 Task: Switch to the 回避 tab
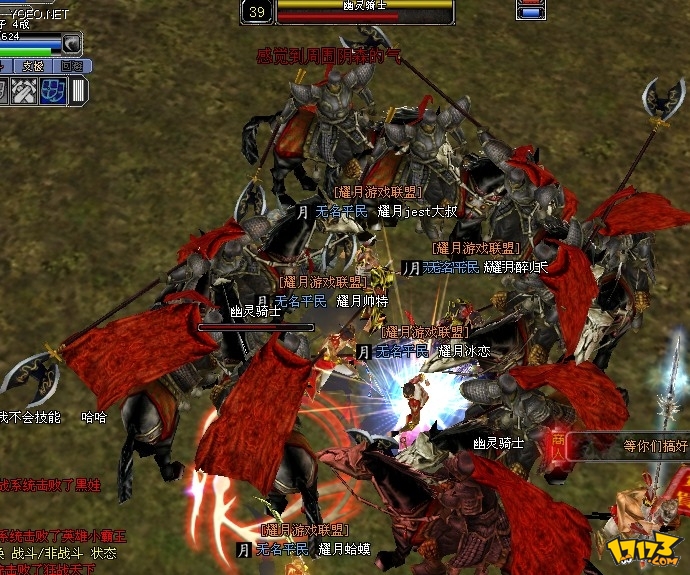click(x=71, y=66)
